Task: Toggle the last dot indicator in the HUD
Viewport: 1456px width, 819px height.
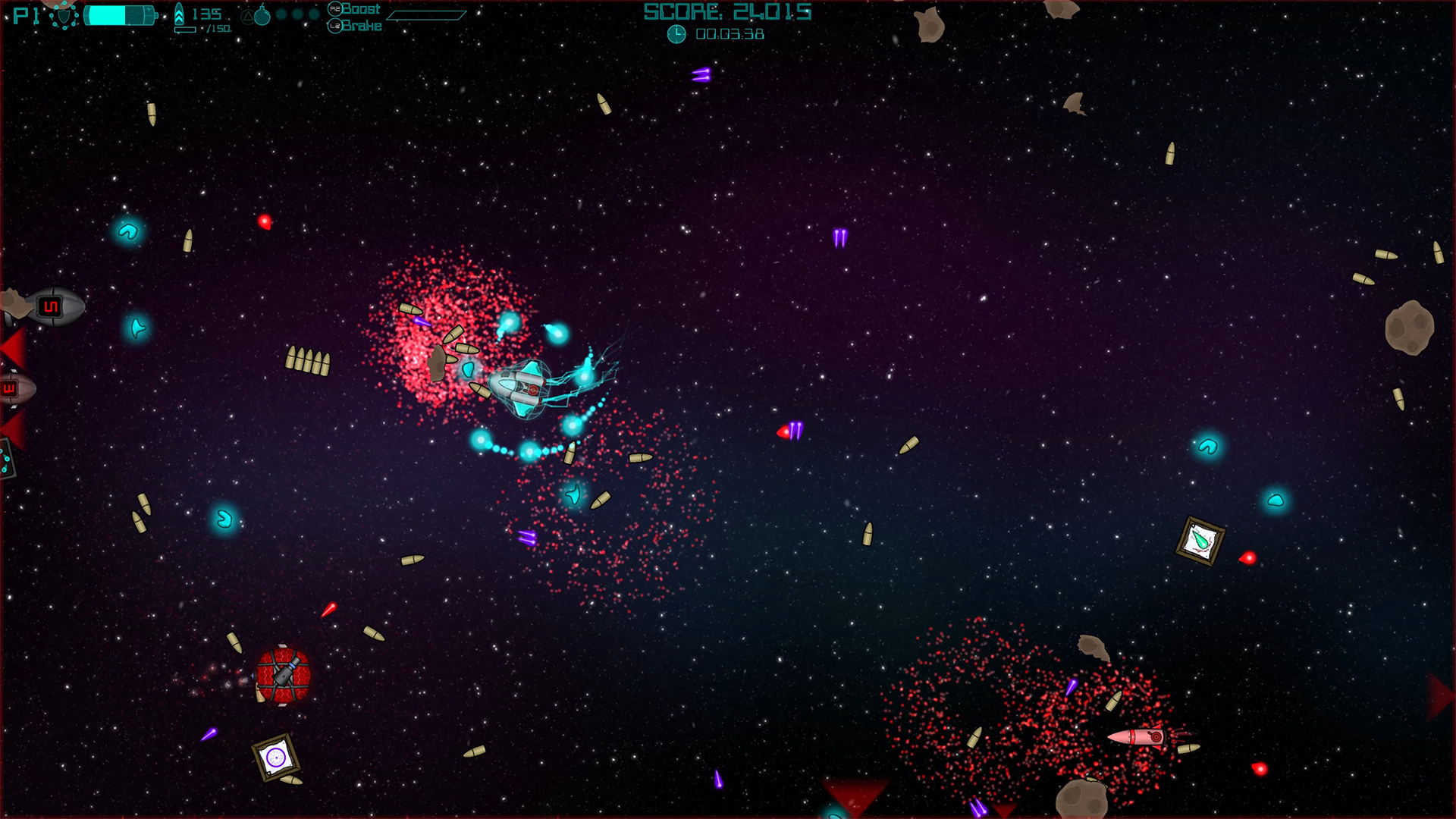Action: coord(312,13)
